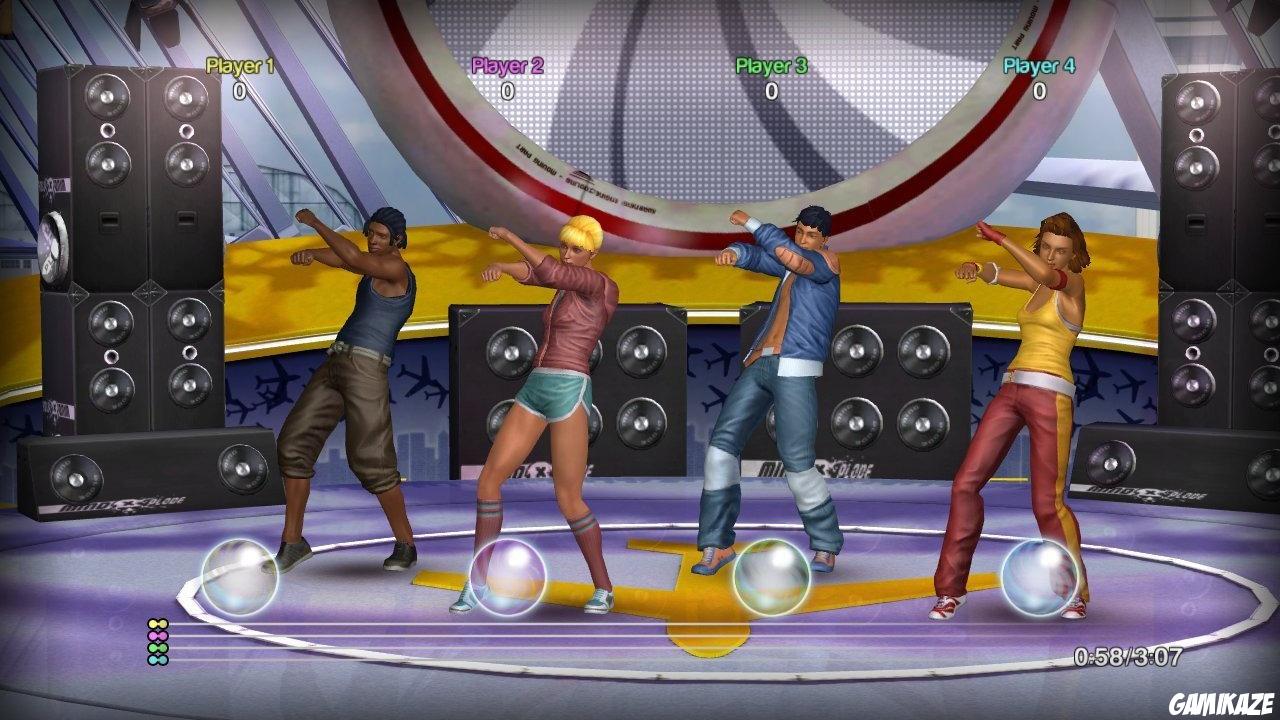1280x720 pixels.
Task: Click Player 4's dance orb
Action: (x=1040, y=577)
